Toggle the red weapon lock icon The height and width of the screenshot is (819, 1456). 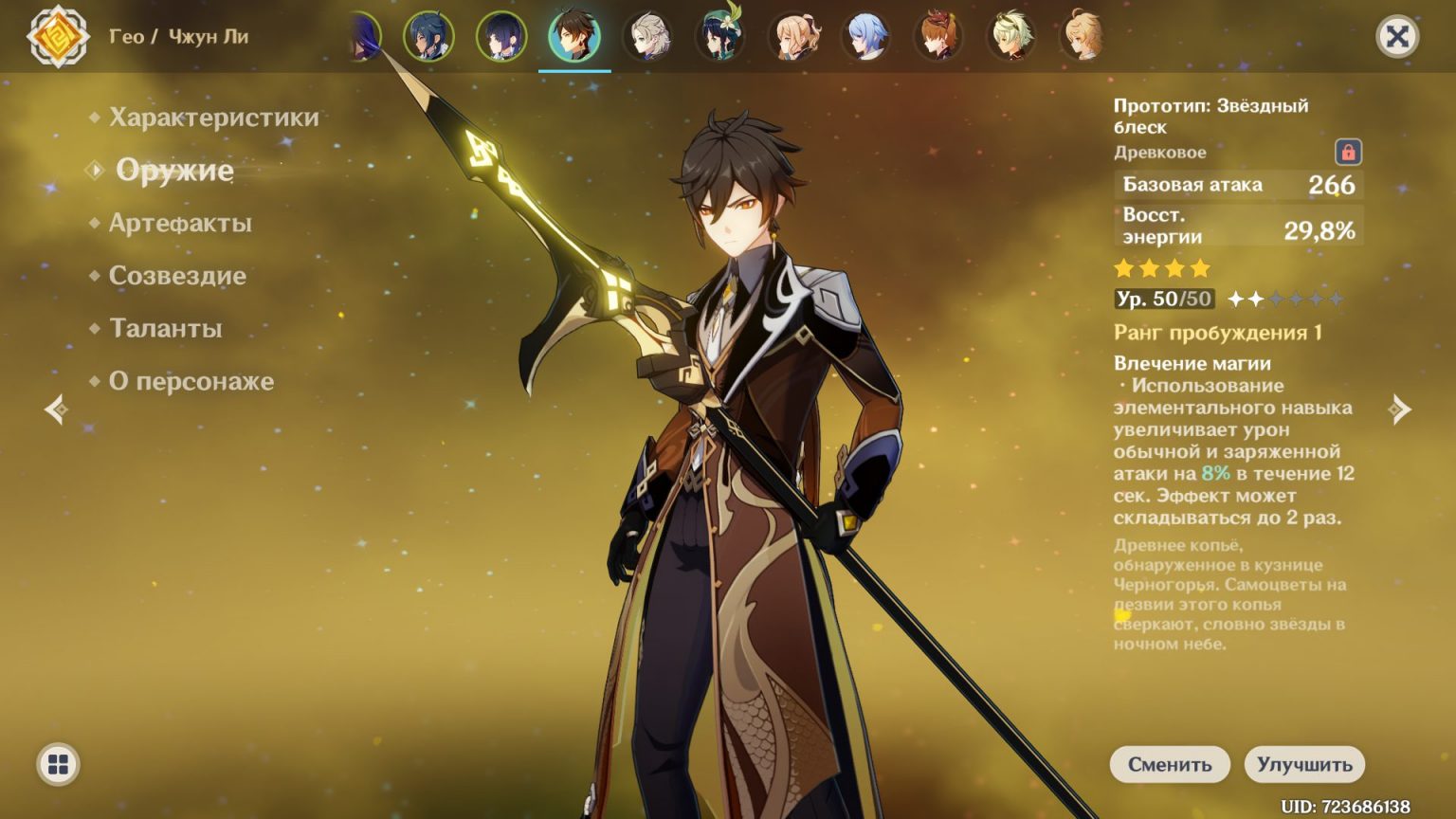point(1348,152)
